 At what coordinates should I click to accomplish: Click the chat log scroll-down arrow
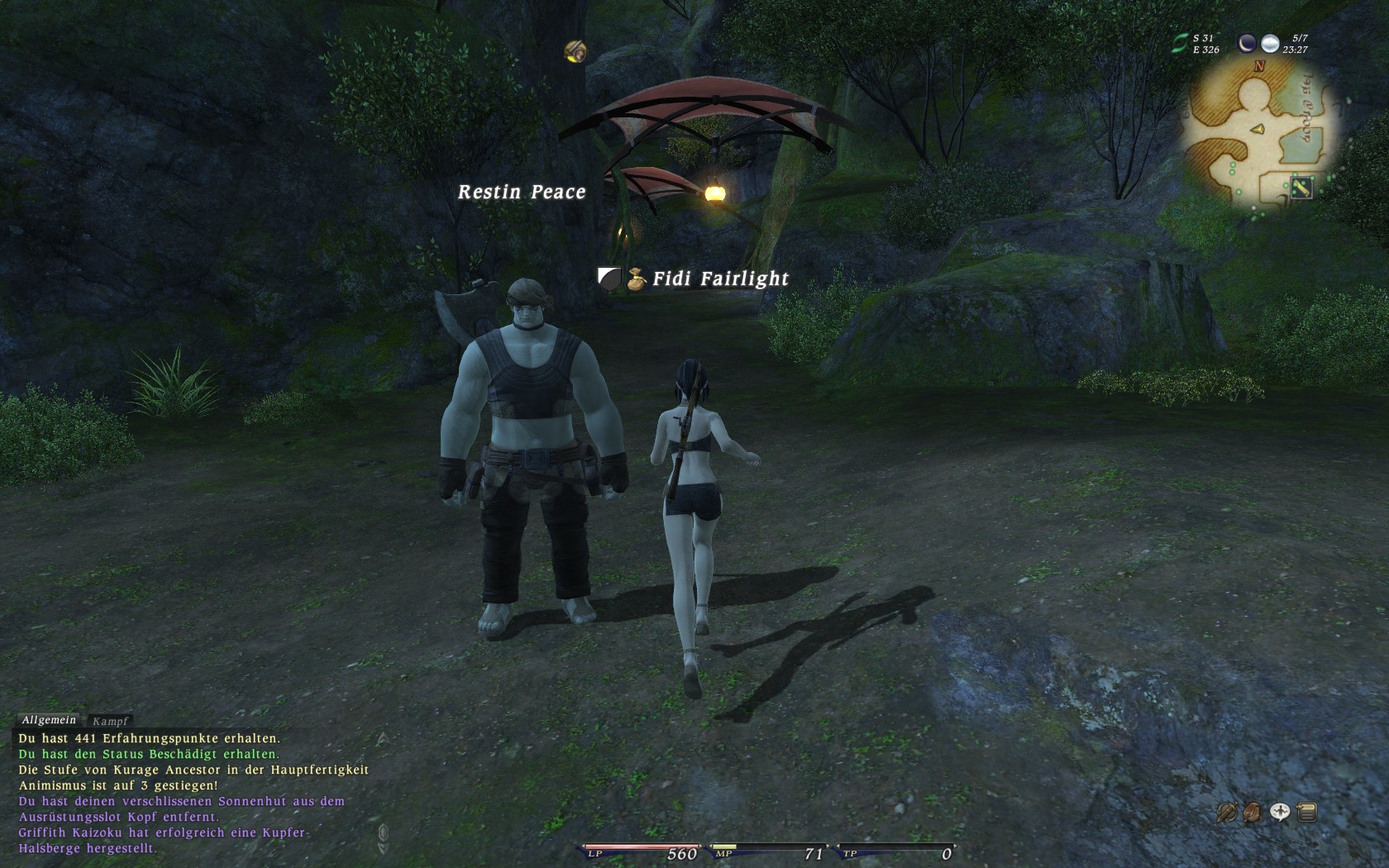383,847
